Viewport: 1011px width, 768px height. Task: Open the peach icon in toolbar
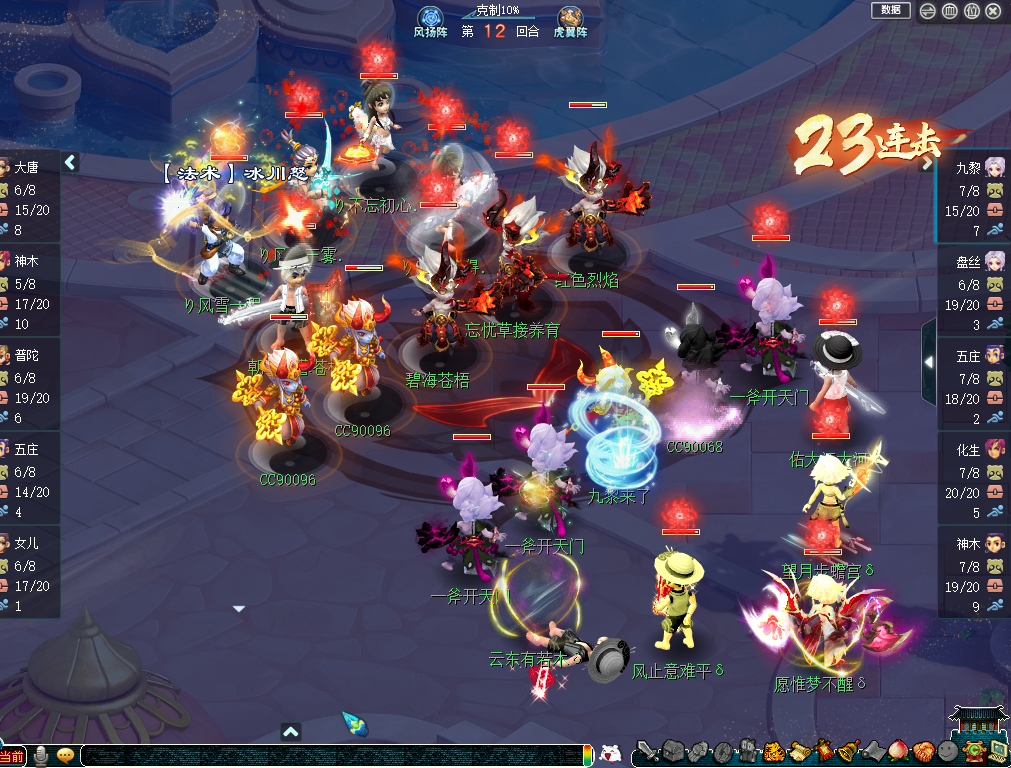(x=897, y=753)
